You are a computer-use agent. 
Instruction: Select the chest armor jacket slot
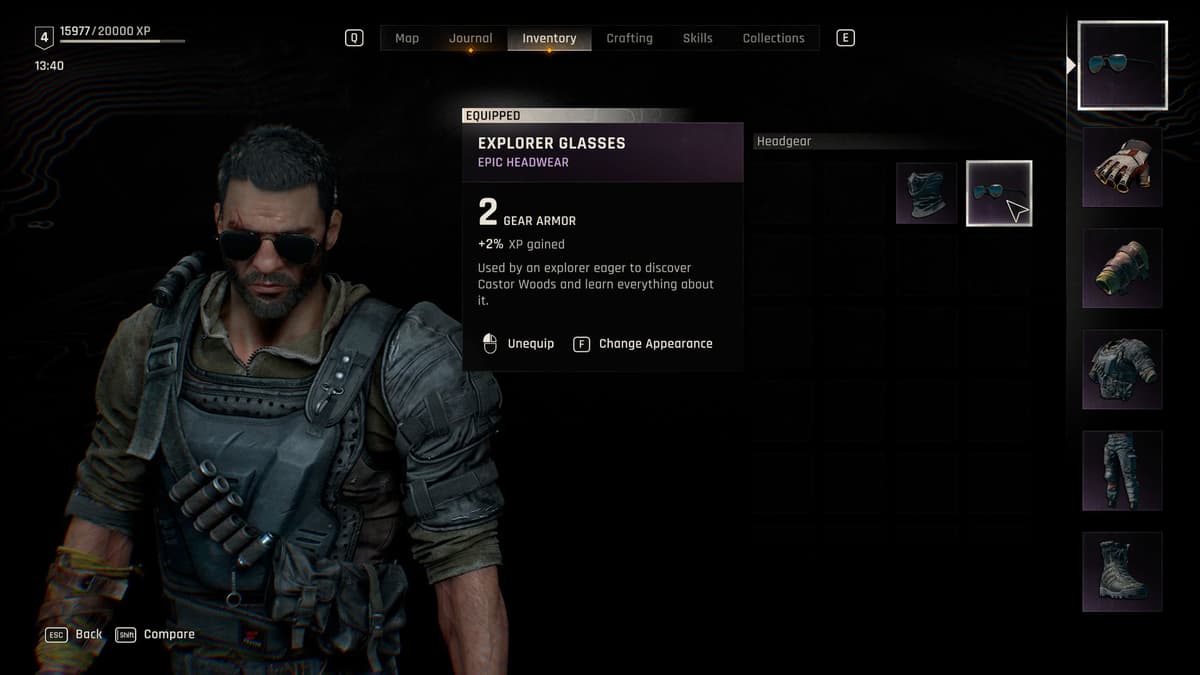[1122, 369]
